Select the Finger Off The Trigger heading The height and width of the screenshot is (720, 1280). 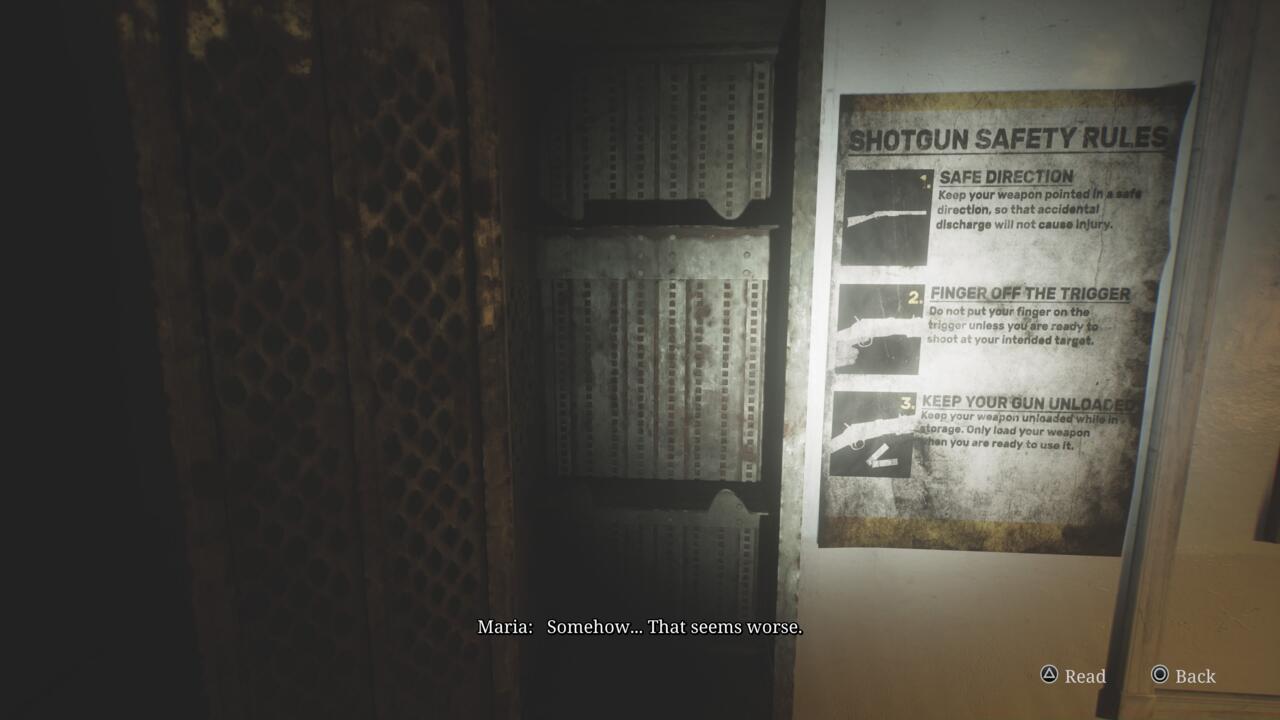(1030, 293)
